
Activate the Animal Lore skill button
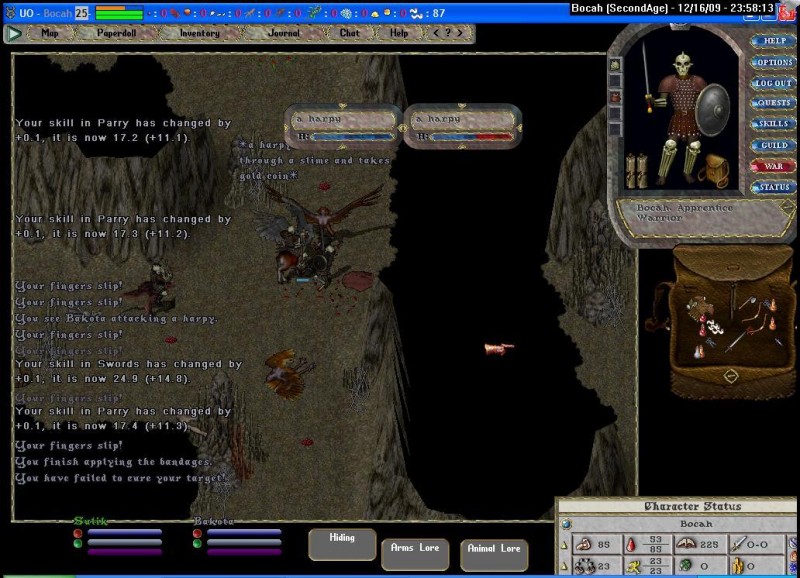494,554
